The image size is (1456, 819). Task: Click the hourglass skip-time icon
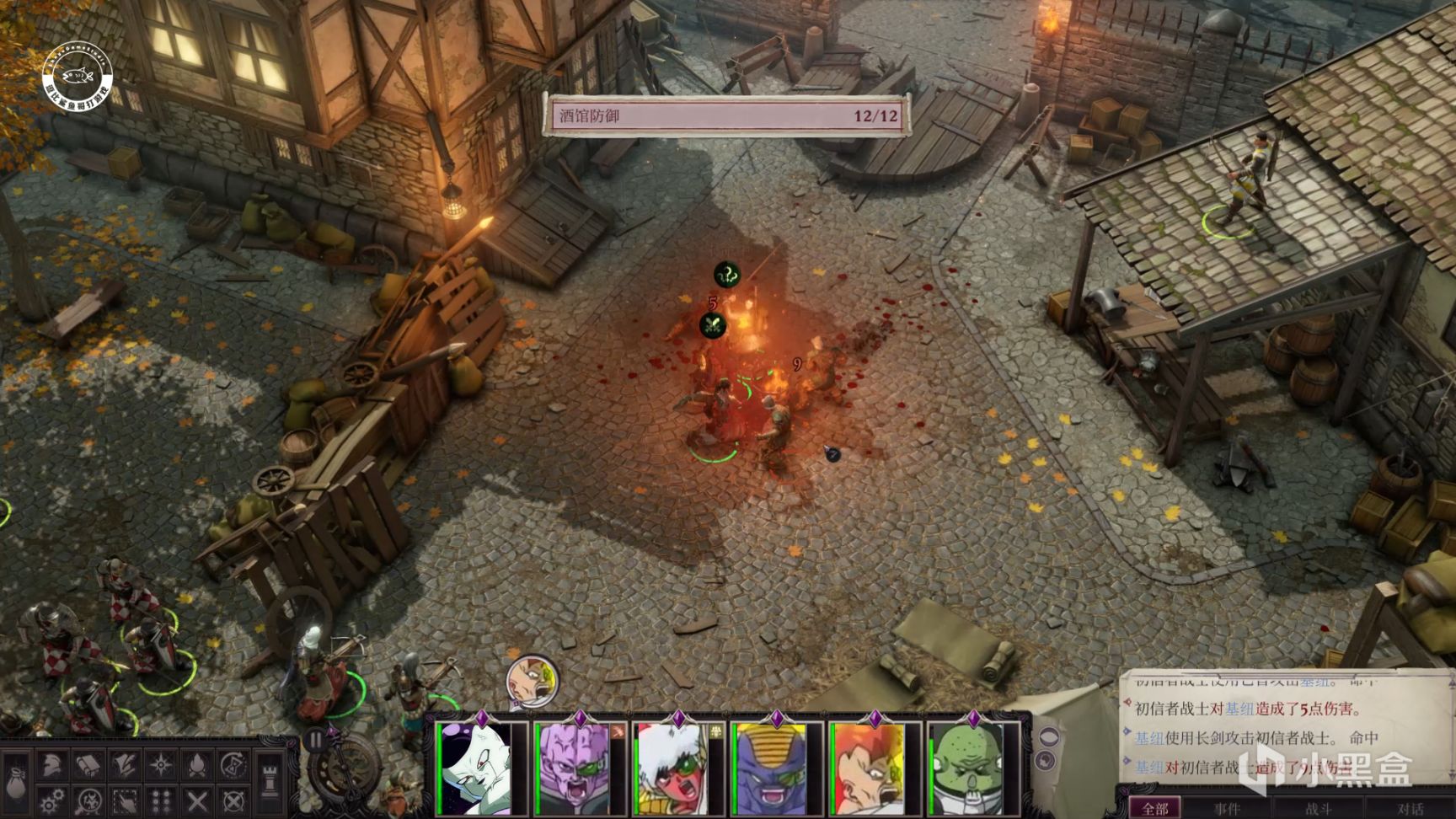pos(233,765)
